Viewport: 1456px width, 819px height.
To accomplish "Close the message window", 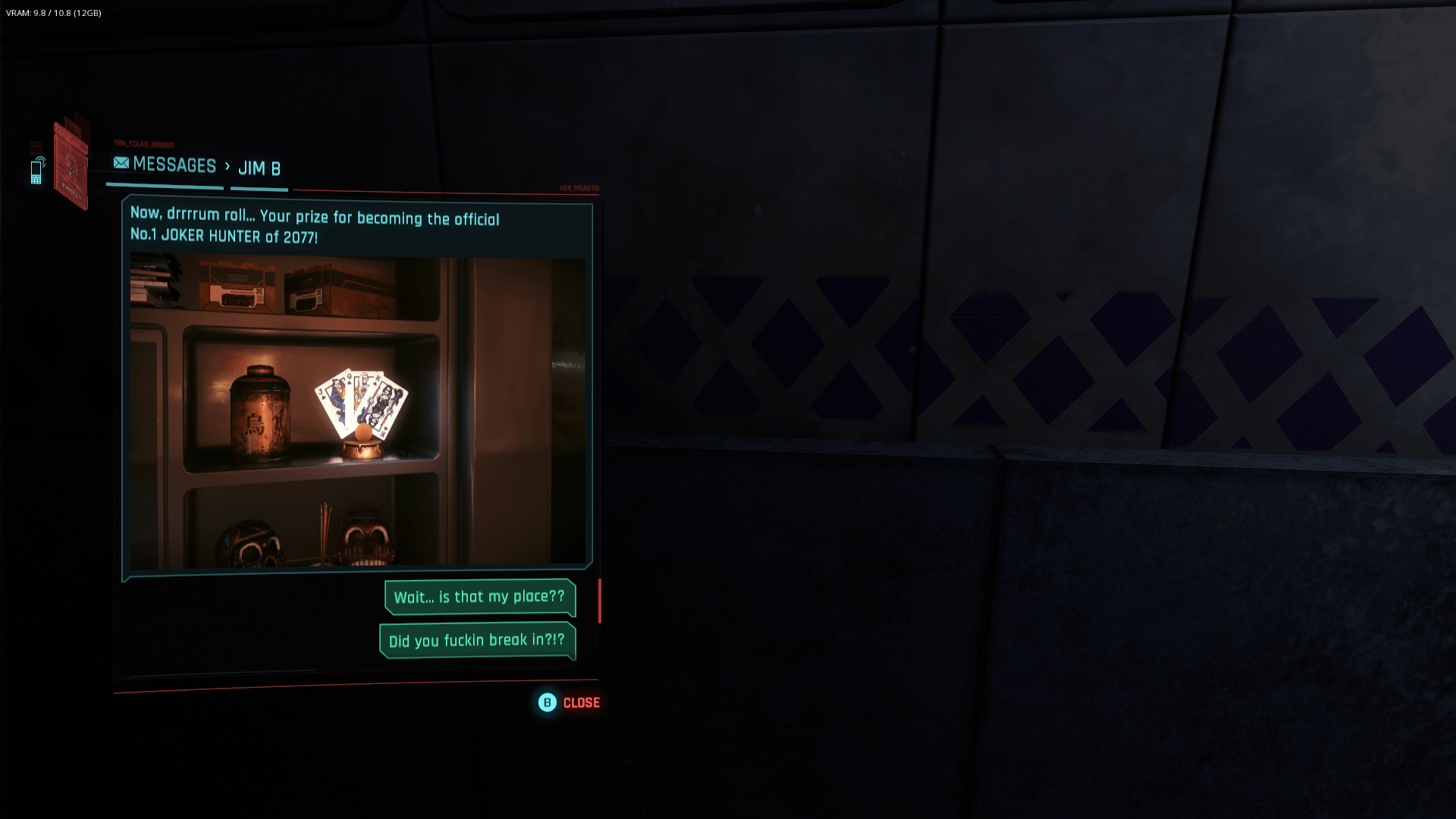I will [x=569, y=703].
